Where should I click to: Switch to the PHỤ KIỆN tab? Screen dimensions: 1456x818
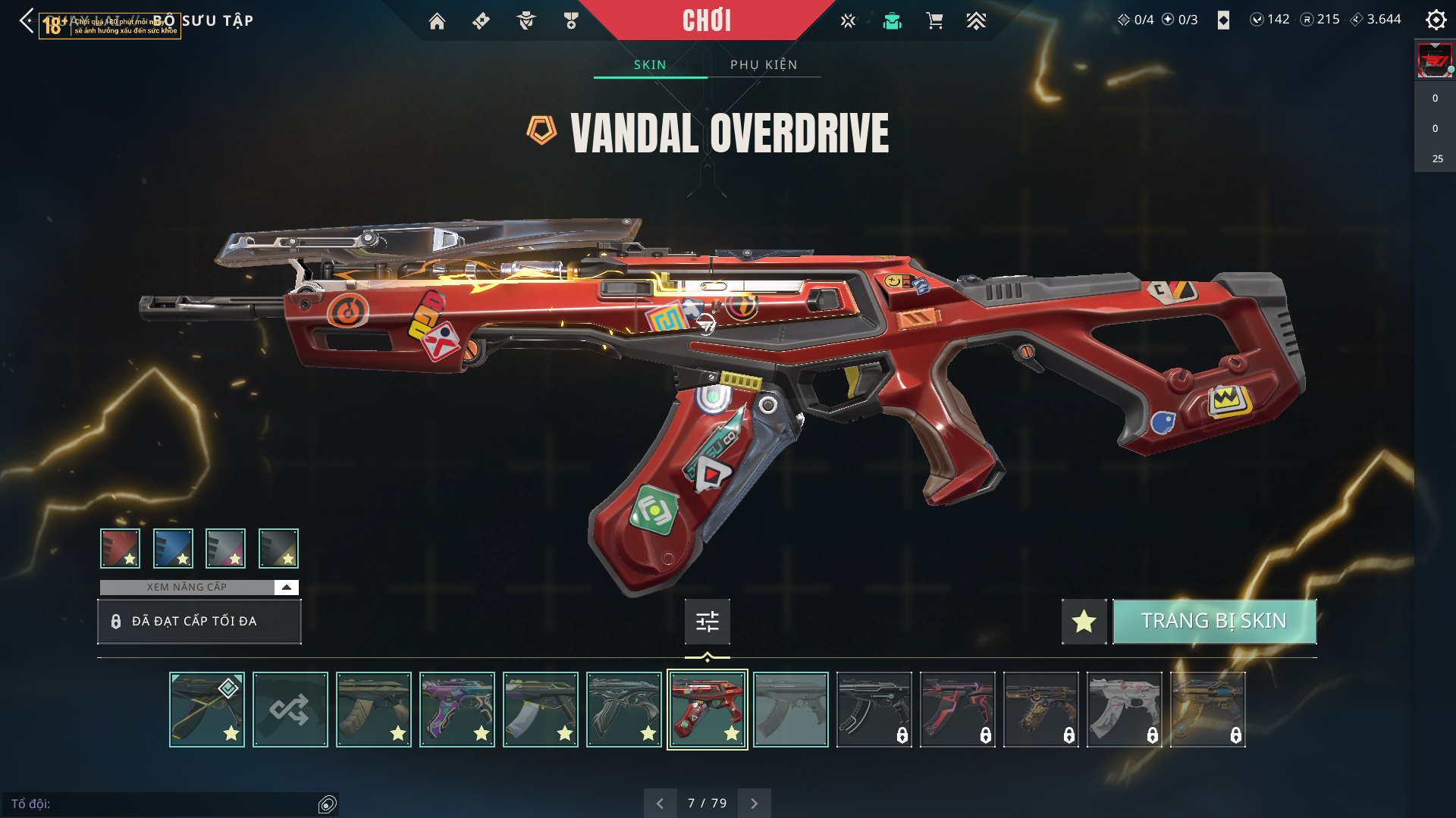click(x=764, y=64)
